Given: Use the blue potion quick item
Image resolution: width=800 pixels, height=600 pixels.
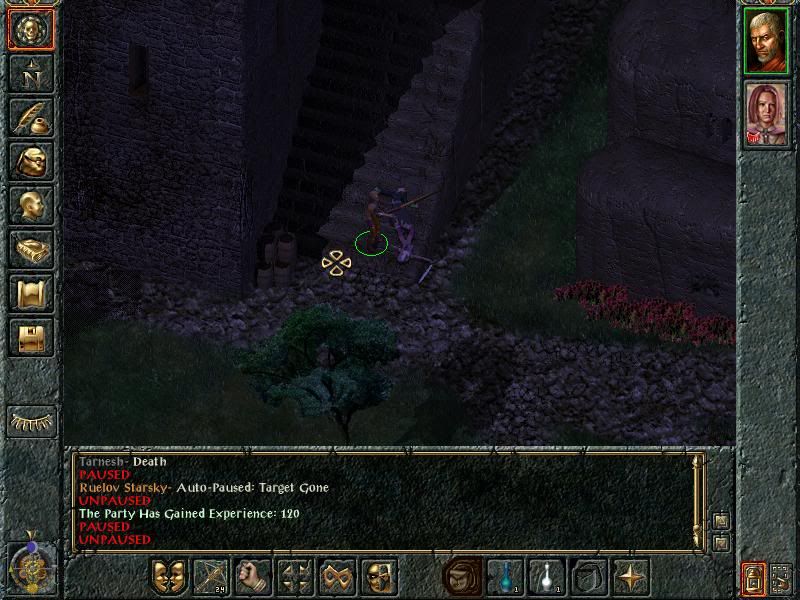Looking at the screenshot, I should [x=505, y=577].
